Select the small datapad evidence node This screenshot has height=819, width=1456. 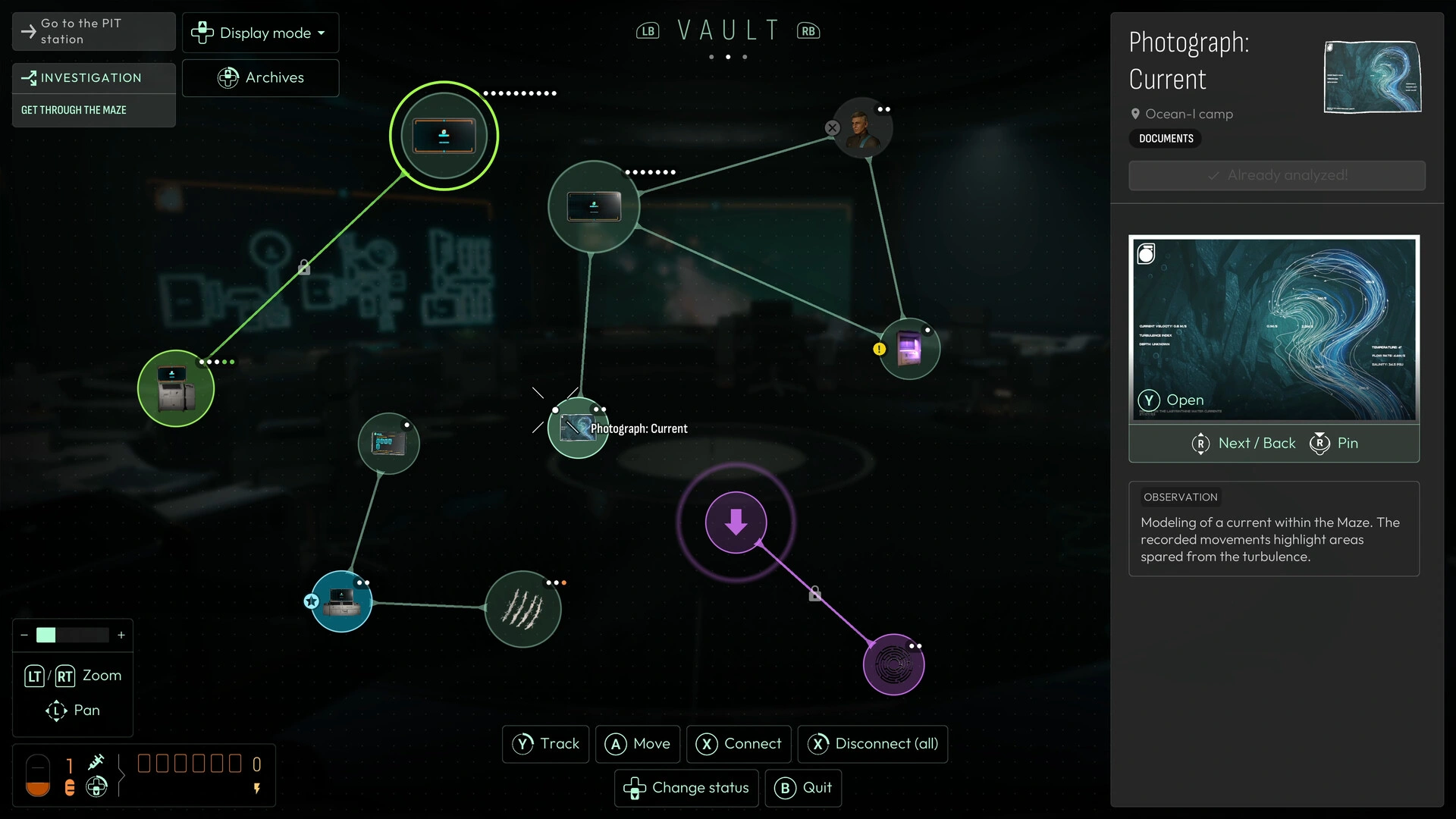point(388,444)
